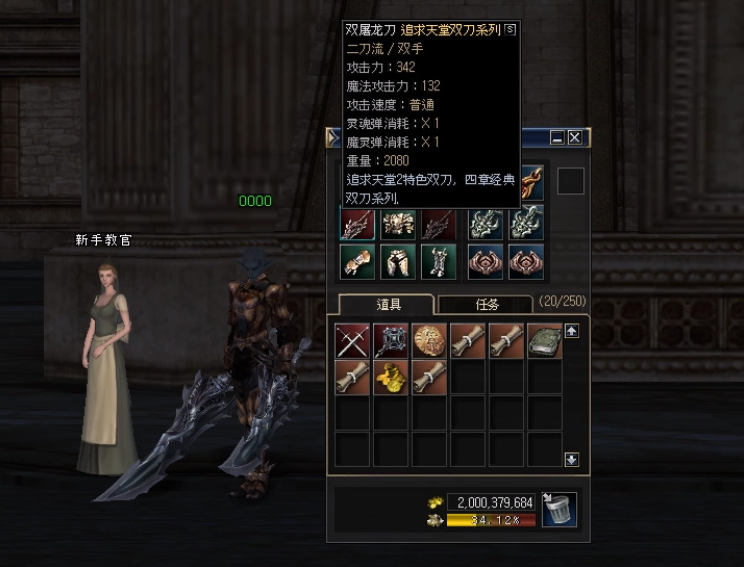This screenshot has height=567, width=744.
Task: Select the equipped gloves slot
Action: [x=358, y=261]
